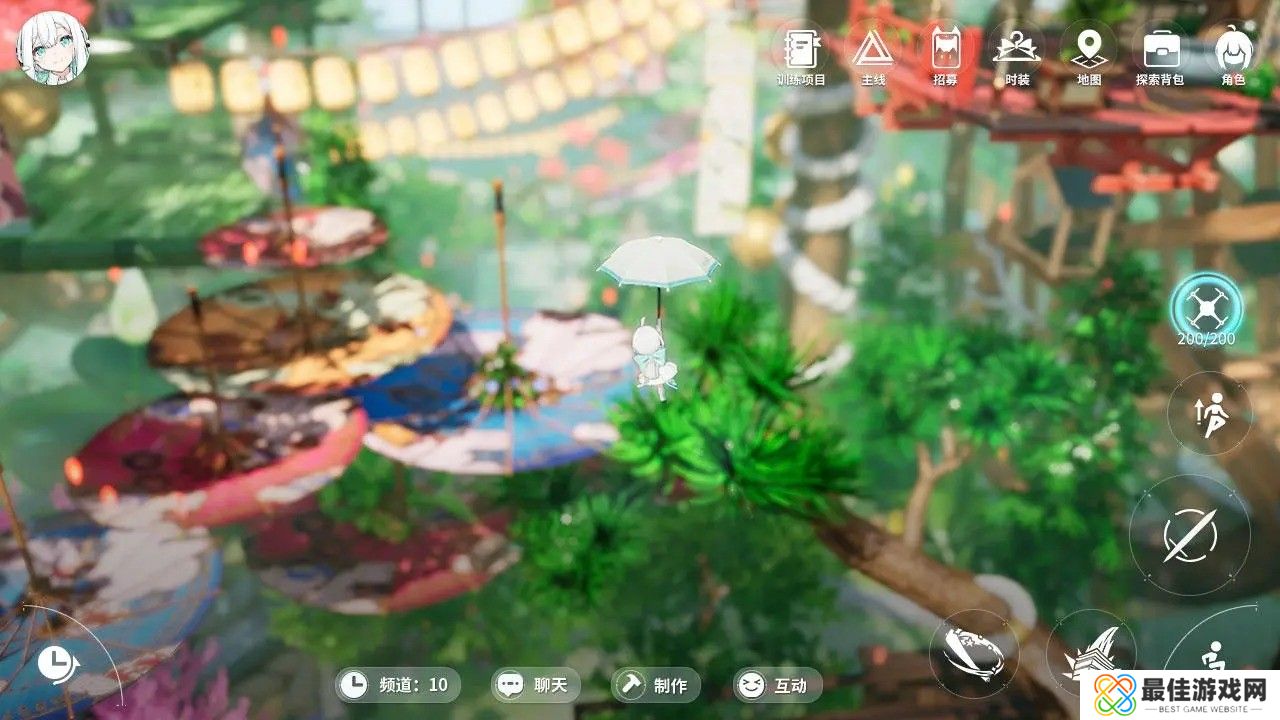Open the 地图 (map) icon
Viewport: 1280px width, 720px height.
[x=1090, y=50]
